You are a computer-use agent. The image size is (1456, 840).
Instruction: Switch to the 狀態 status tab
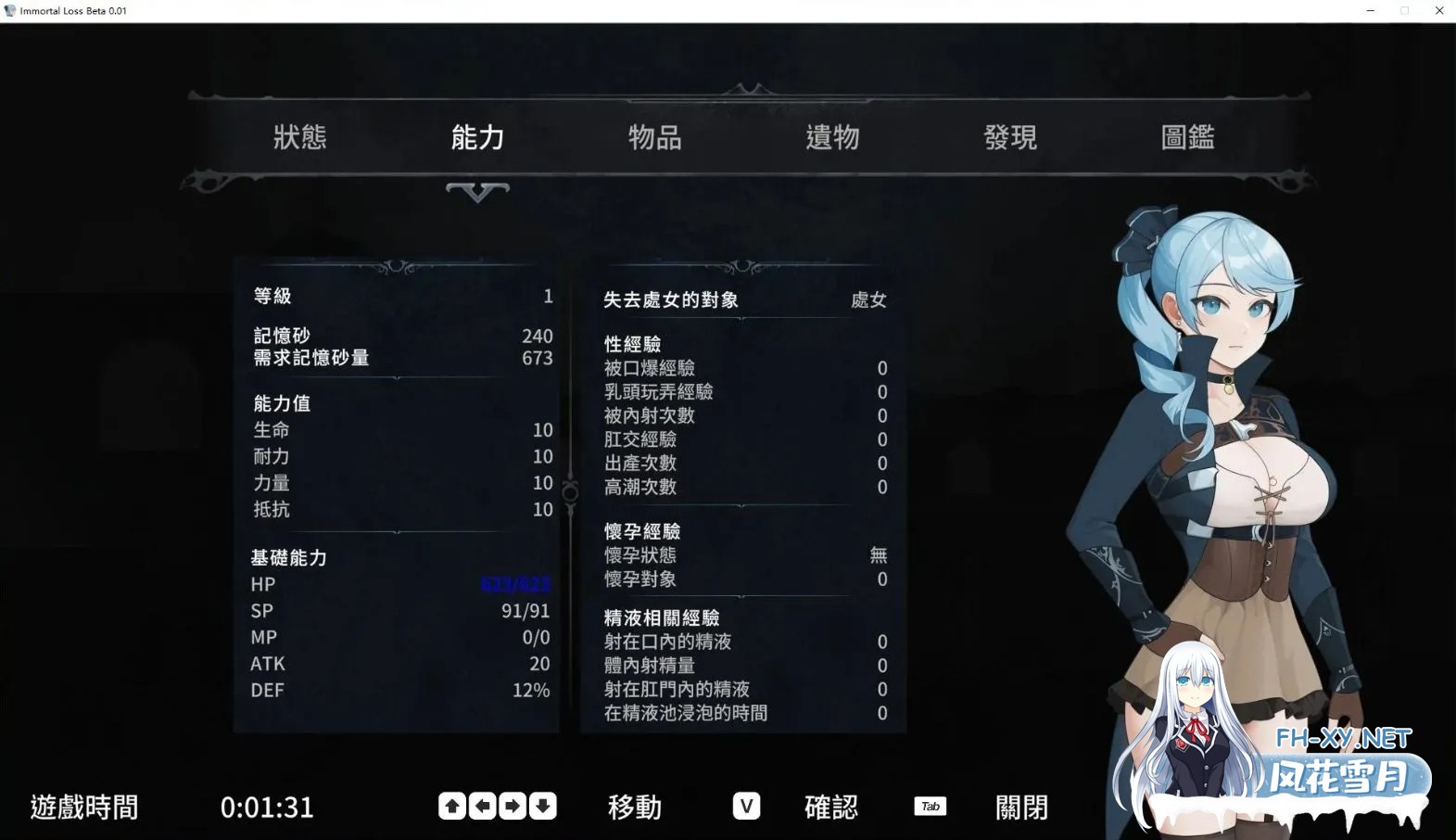tap(300, 137)
